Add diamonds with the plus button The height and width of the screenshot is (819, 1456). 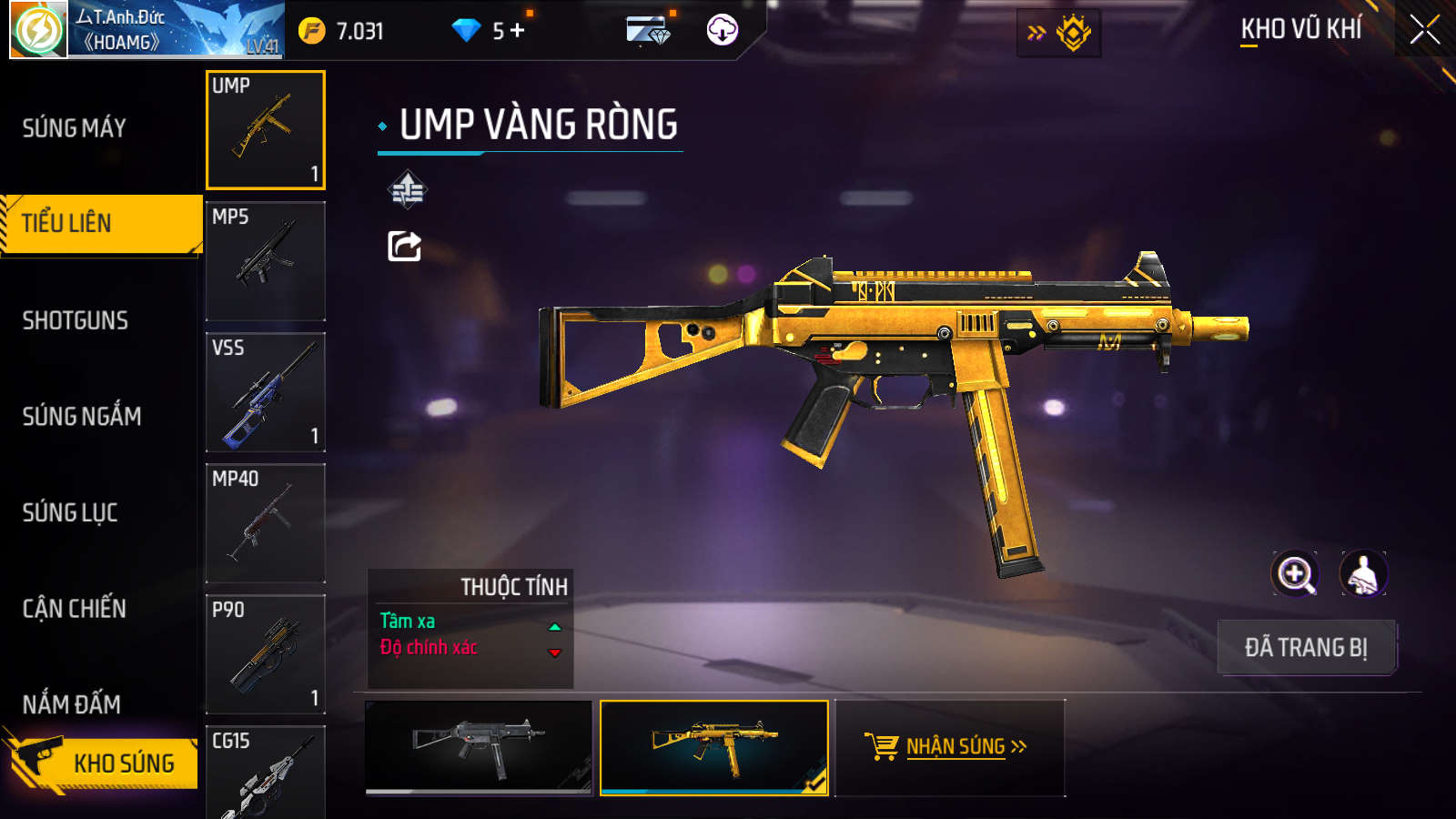(518, 31)
